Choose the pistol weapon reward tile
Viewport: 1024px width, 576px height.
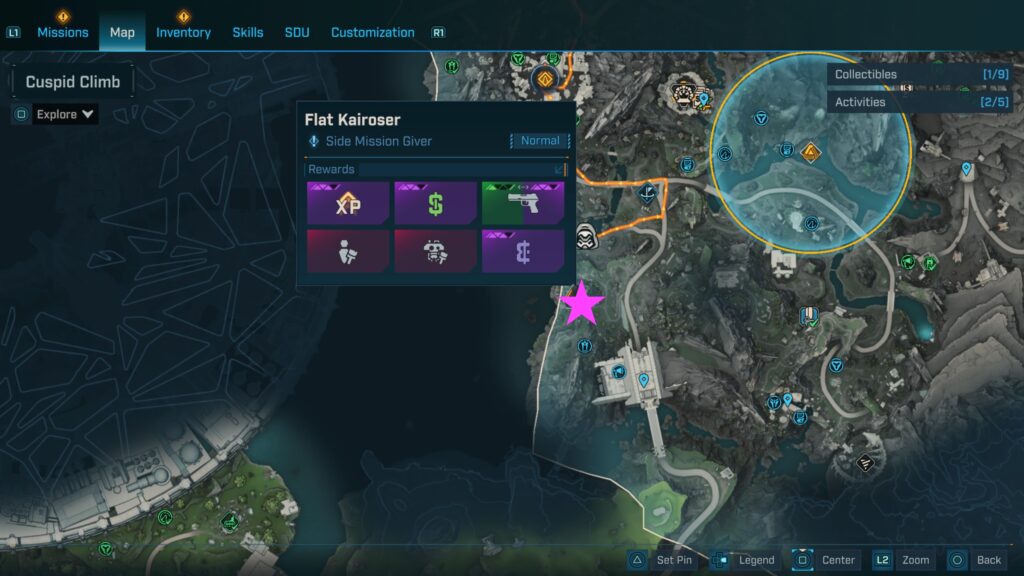pyautogui.click(x=523, y=203)
